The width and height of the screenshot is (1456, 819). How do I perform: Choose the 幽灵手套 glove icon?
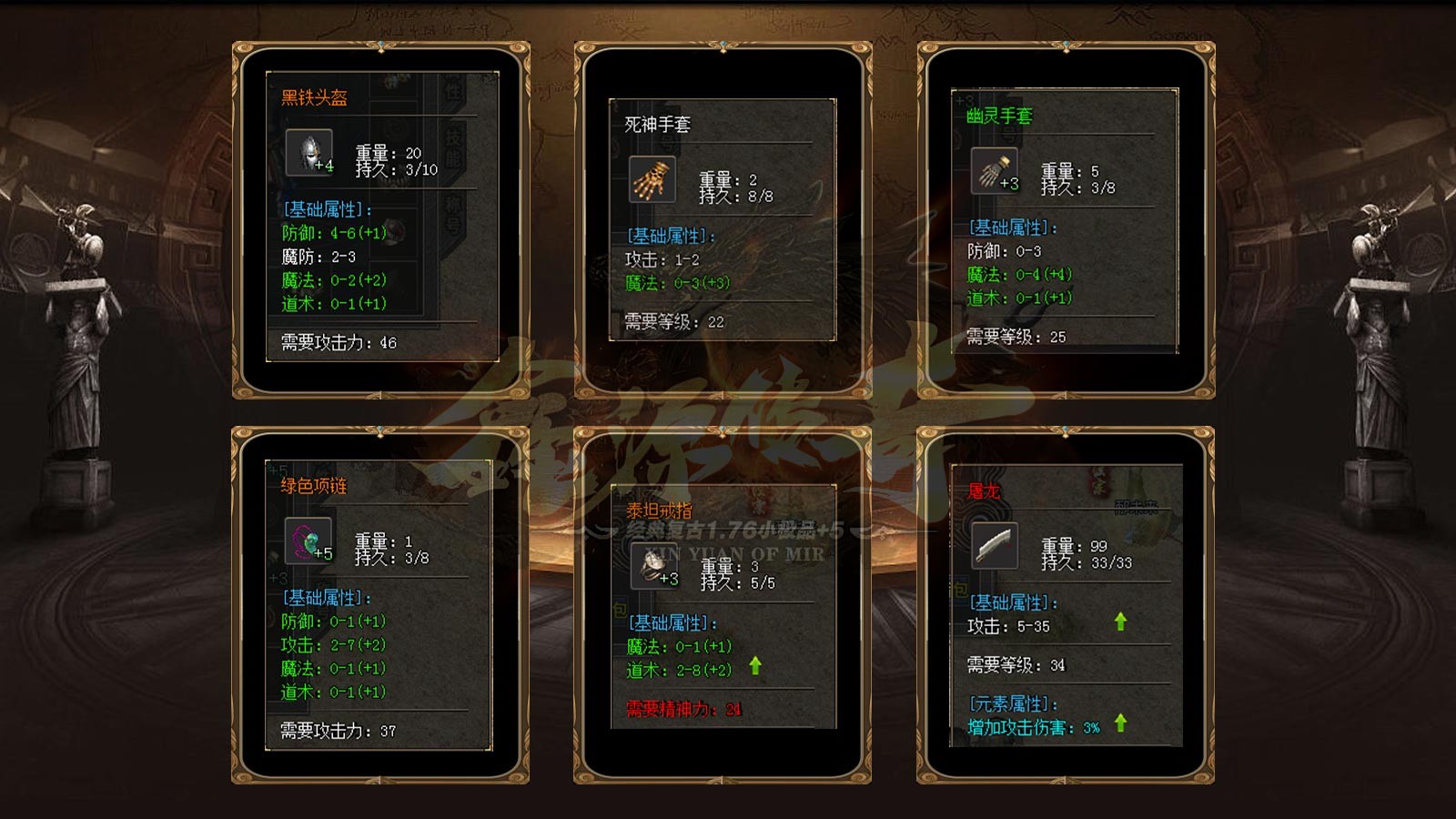coord(994,170)
